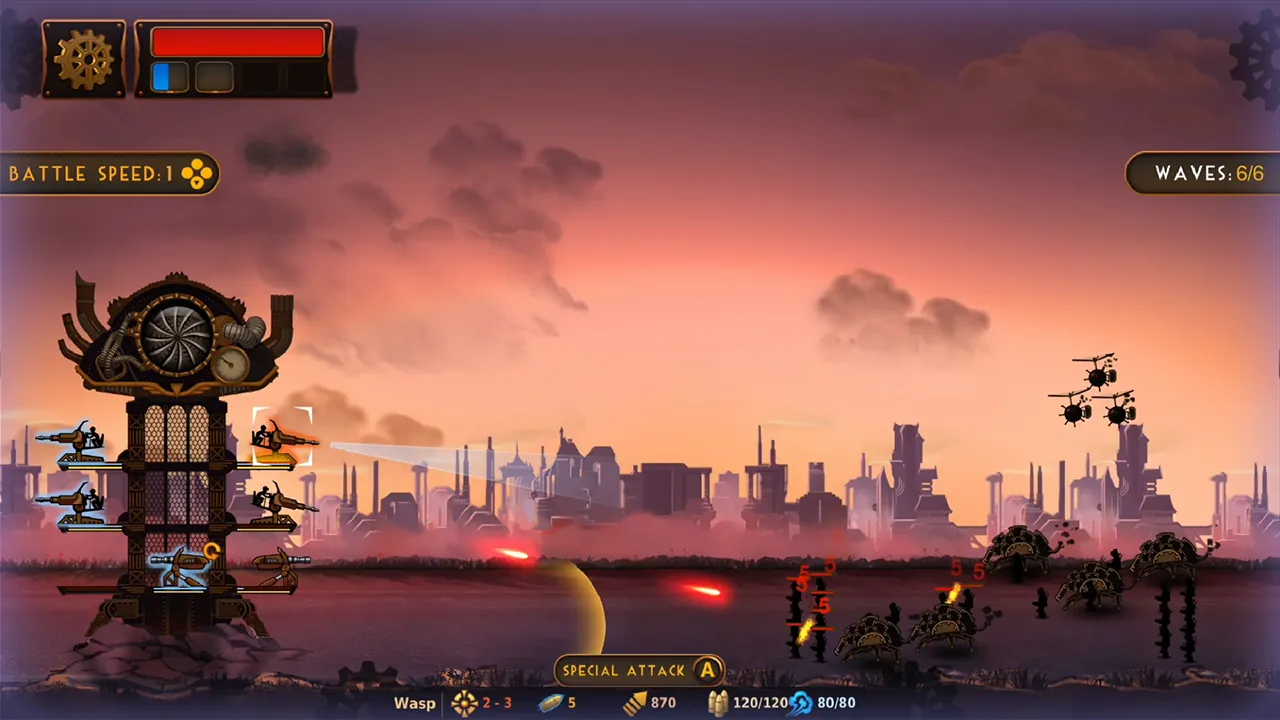The image size is (1280, 720).
Task: Open the settings gear panel
Action: (84, 58)
